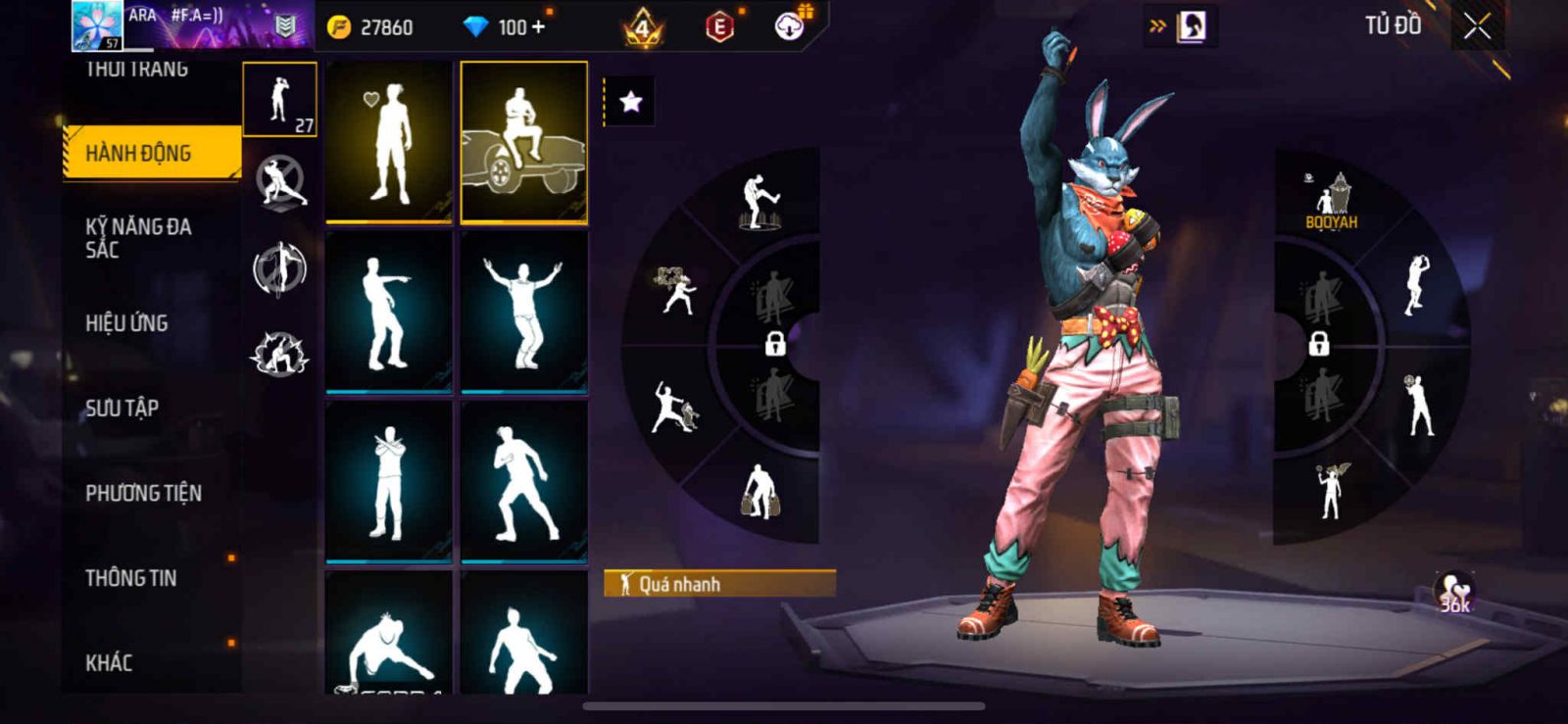Screen dimensions: 1568x724
Task: Add diamonds with the plus button
Action: pos(538,27)
